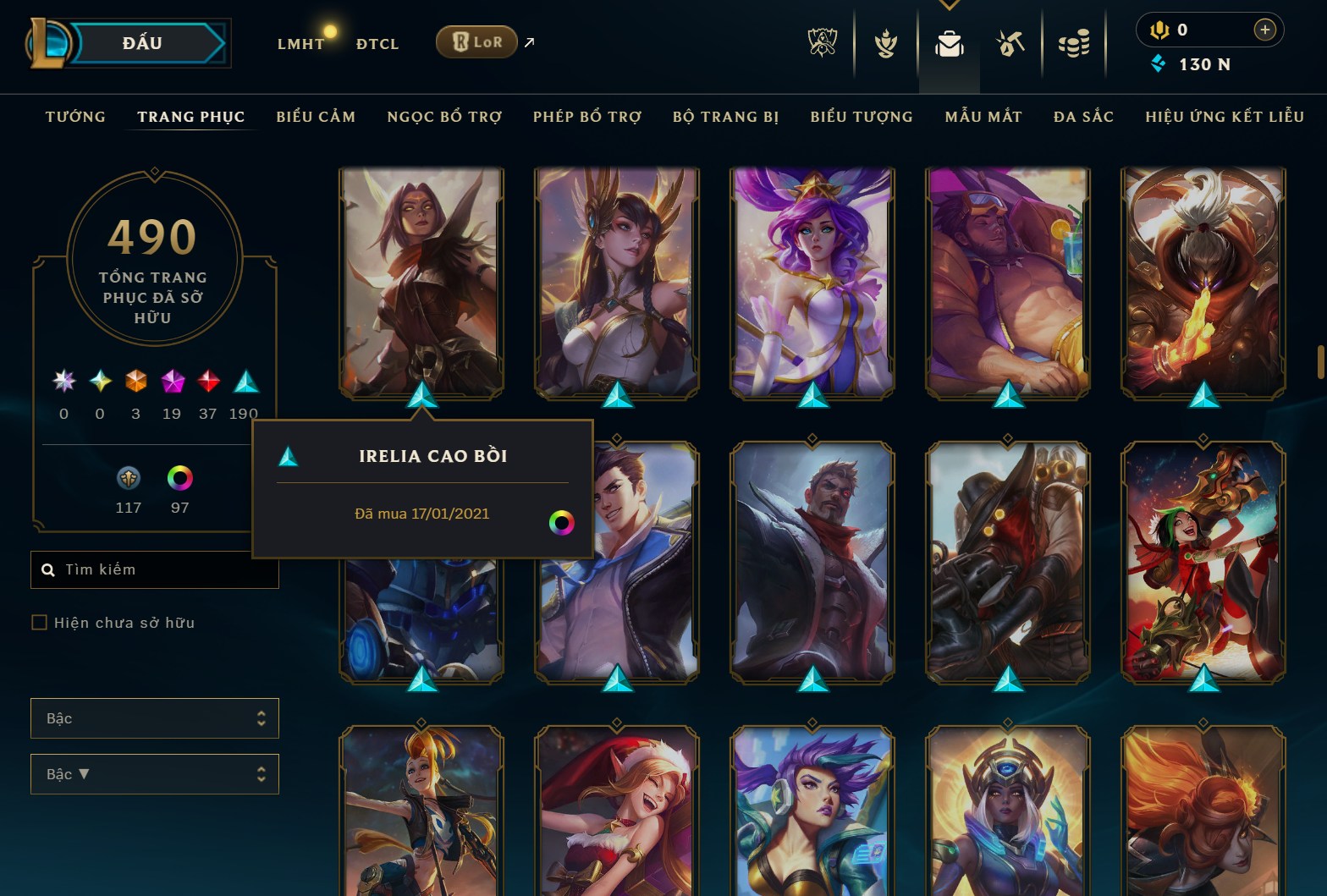The width and height of the screenshot is (1327, 896).
Task: Click the crafting hammer icon in top navigation
Action: (1010, 42)
